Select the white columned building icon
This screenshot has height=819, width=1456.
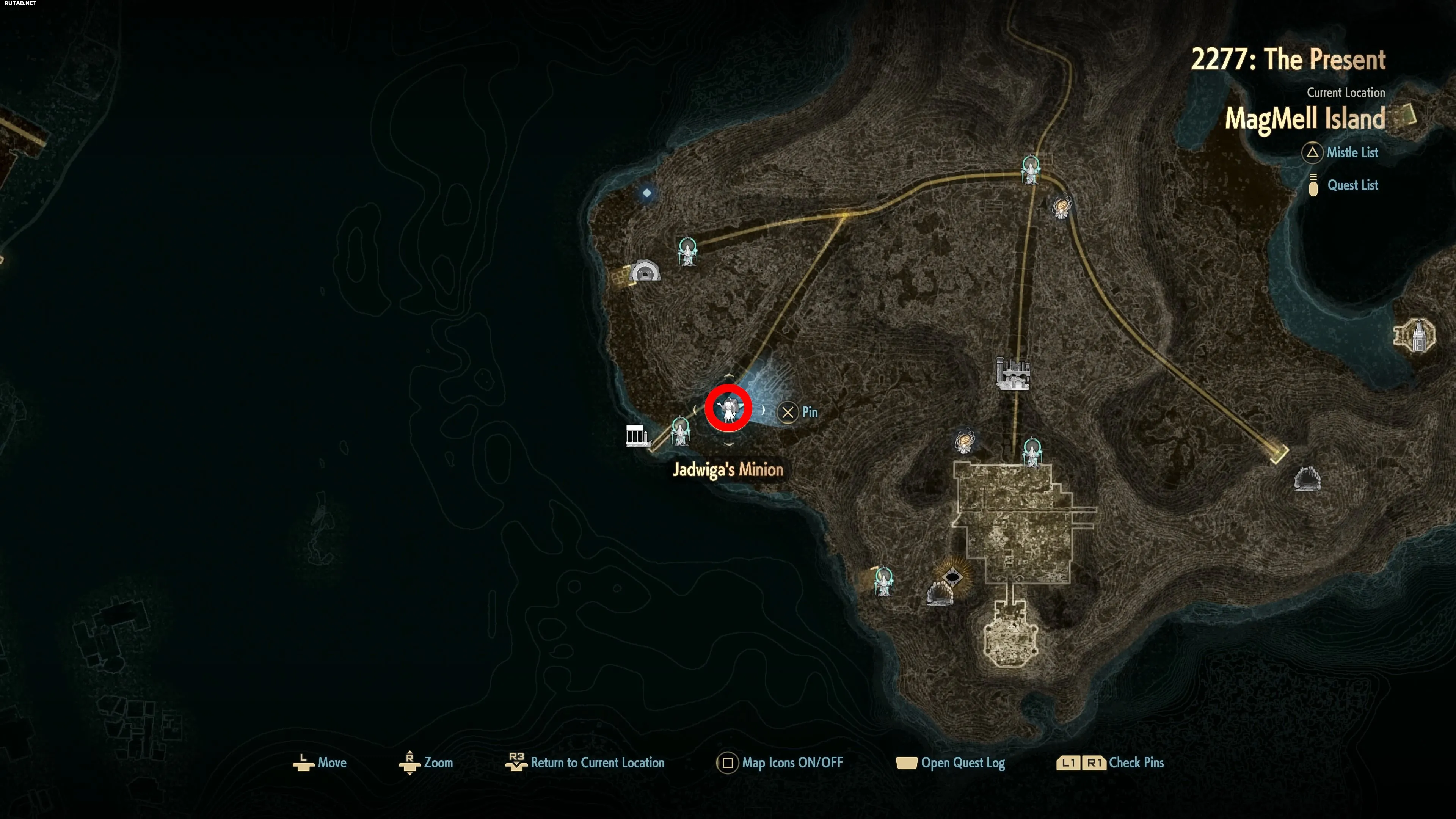[637, 435]
